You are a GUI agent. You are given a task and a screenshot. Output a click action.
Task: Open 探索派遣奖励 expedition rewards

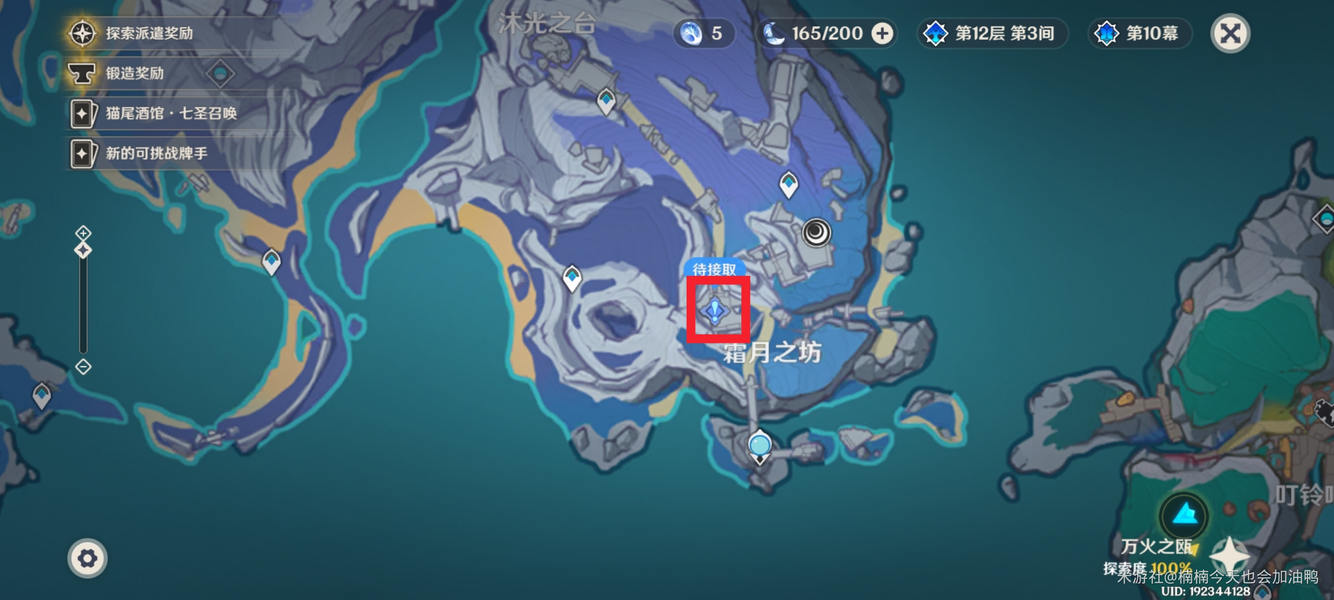click(x=149, y=33)
